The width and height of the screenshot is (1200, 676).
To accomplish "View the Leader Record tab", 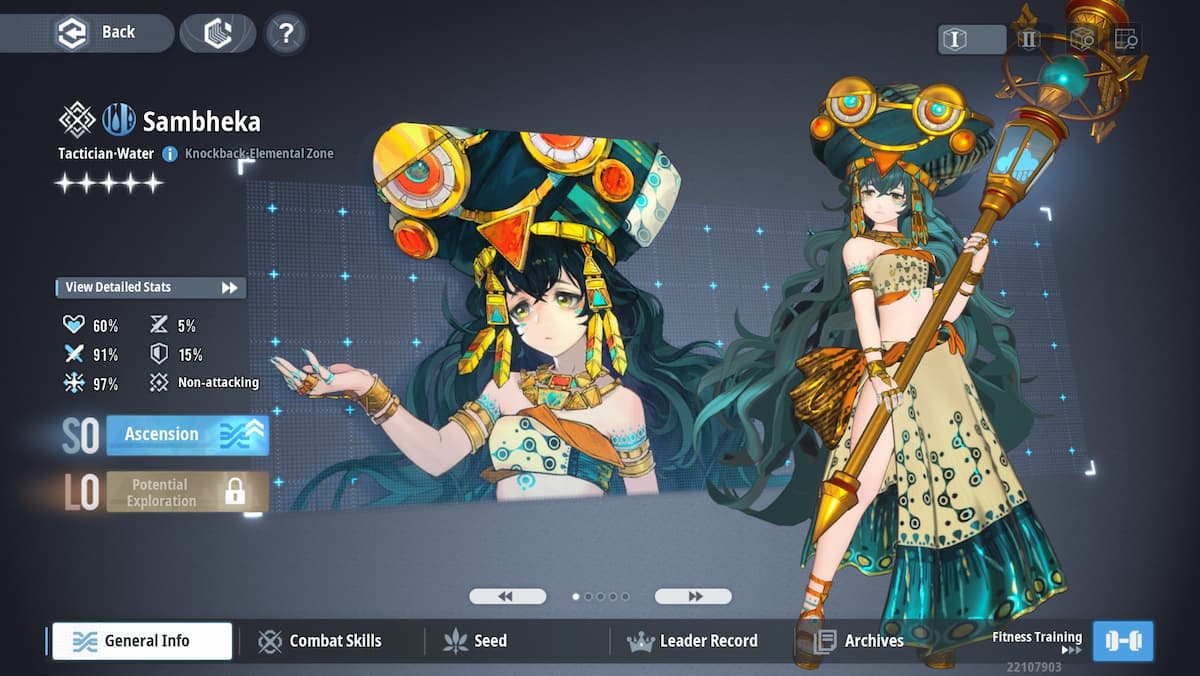I will click(x=693, y=641).
